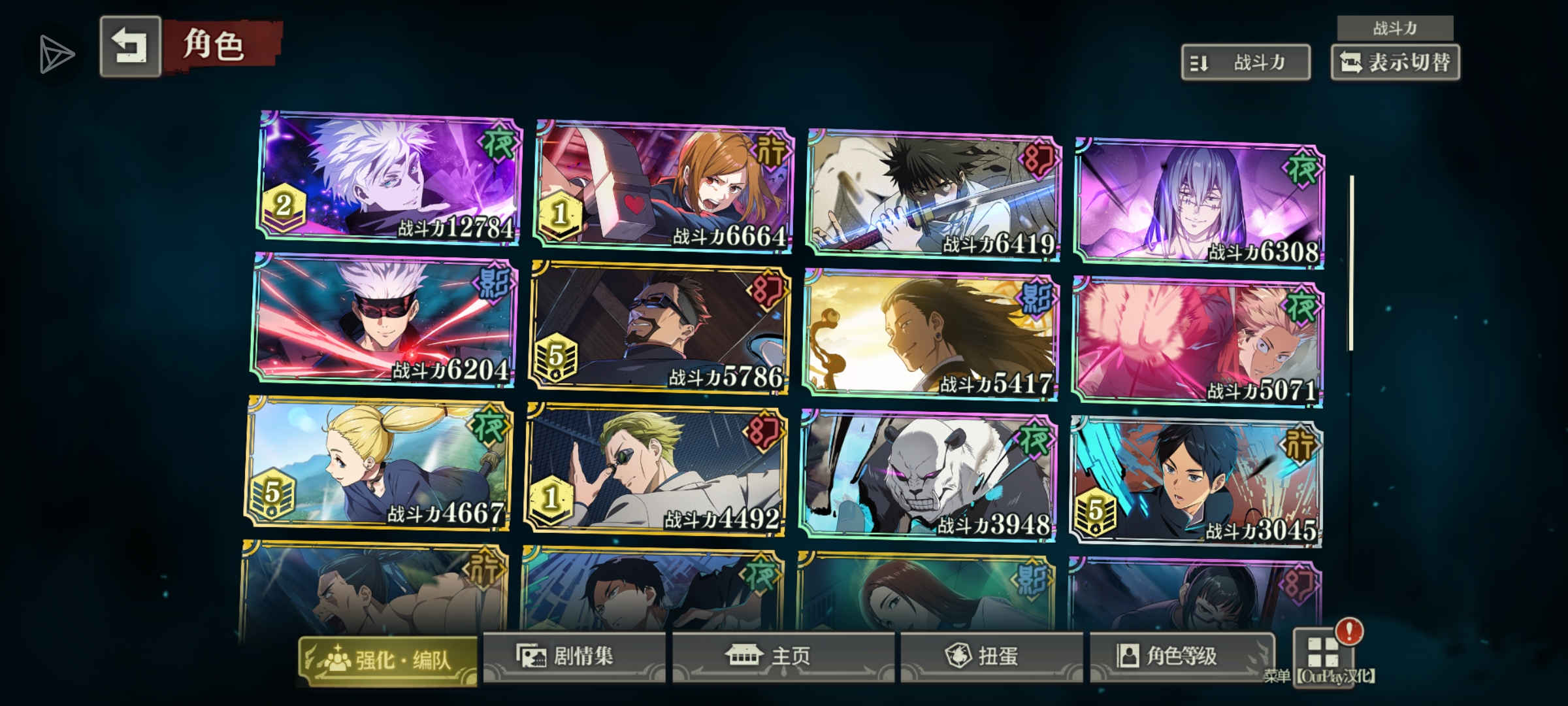Pick the card with 5071 power
Viewport: 1568px width, 706px height.
tap(1197, 343)
